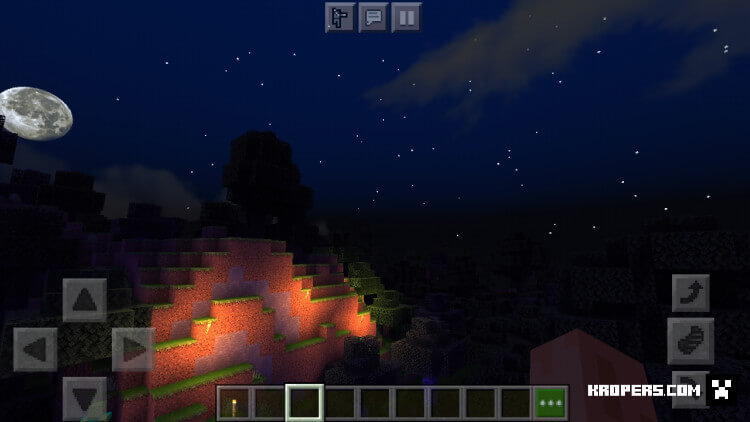Image resolution: width=750 pixels, height=422 pixels.
Task: Move forward with the up arrow
Action: pos(84,299)
